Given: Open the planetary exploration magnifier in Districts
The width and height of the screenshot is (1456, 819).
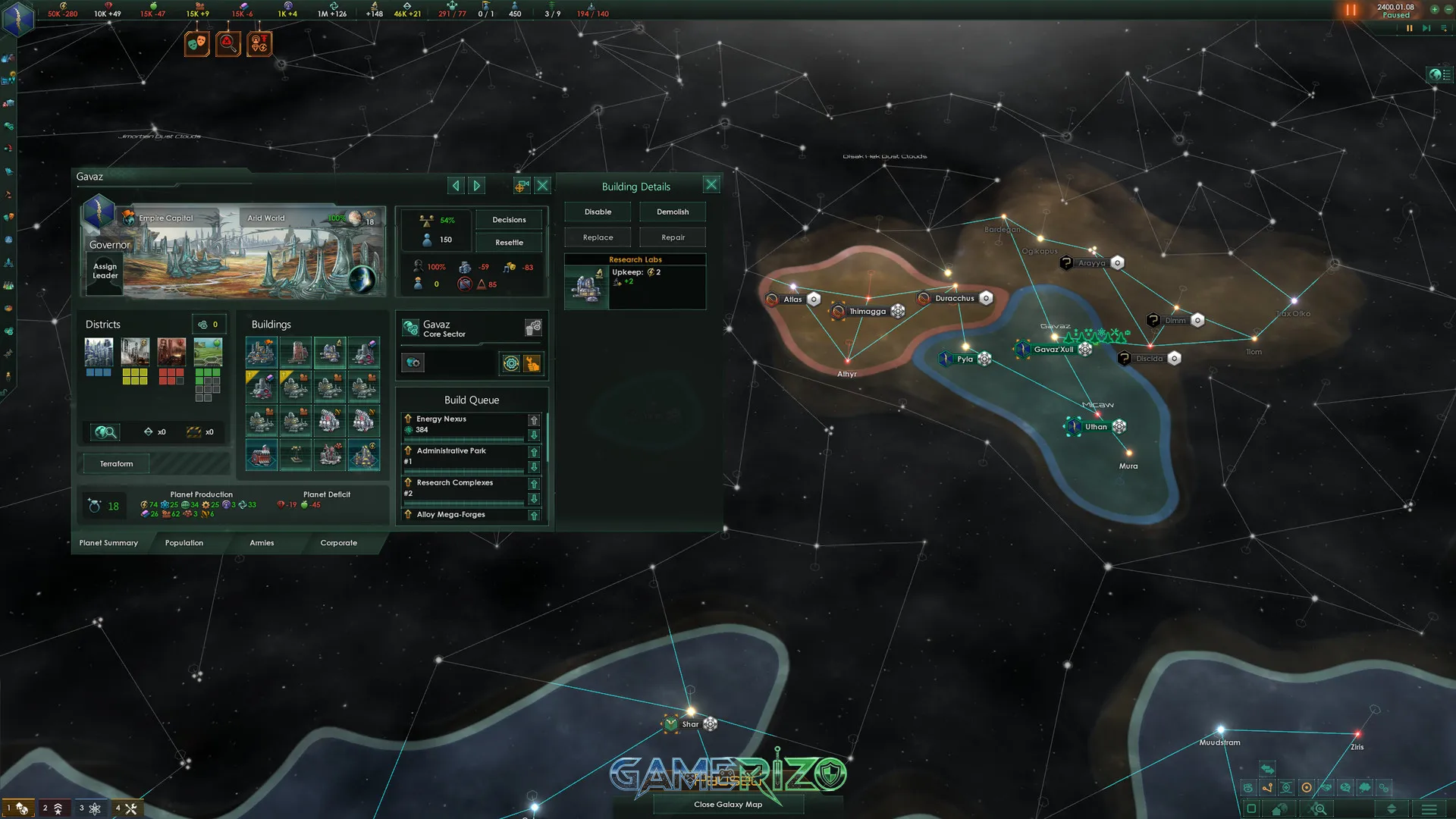Looking at the screenshot, I should 105,431.
